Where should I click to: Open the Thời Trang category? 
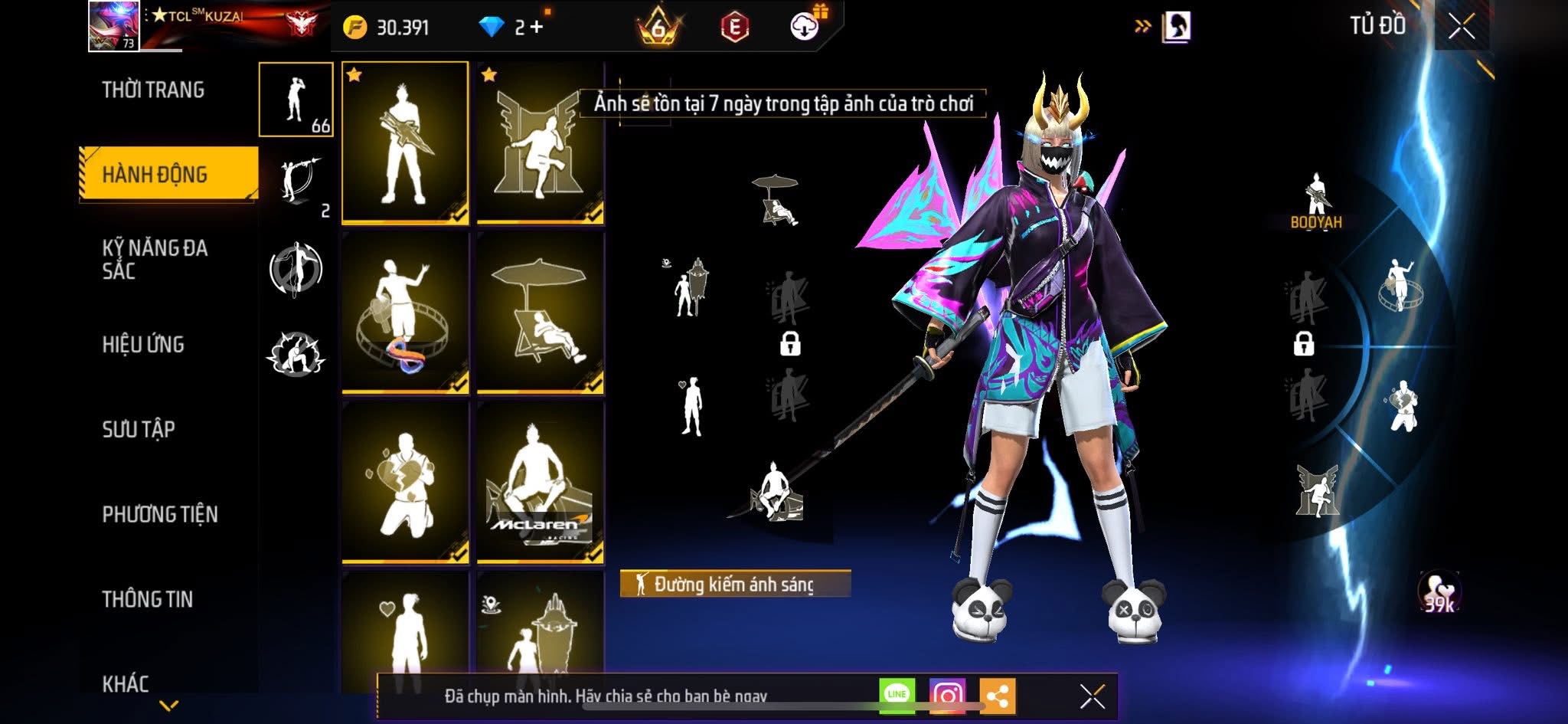point(153,90)
